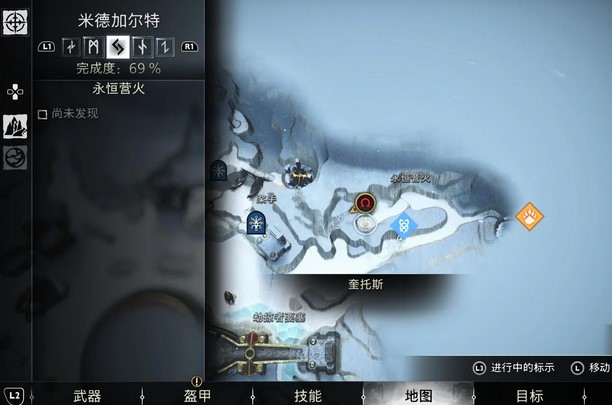
Task: Click the orange paw print map marker
Action: (x=528, y=214)
